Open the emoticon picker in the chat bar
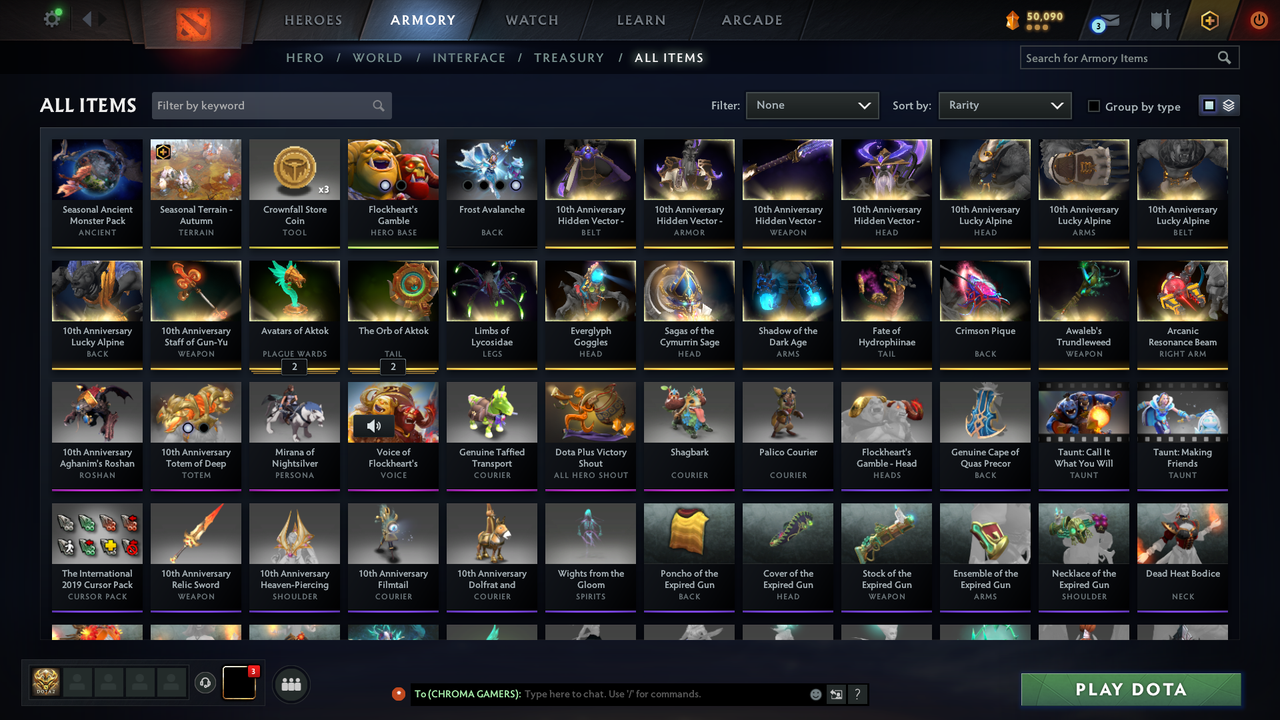 (815, 694)
